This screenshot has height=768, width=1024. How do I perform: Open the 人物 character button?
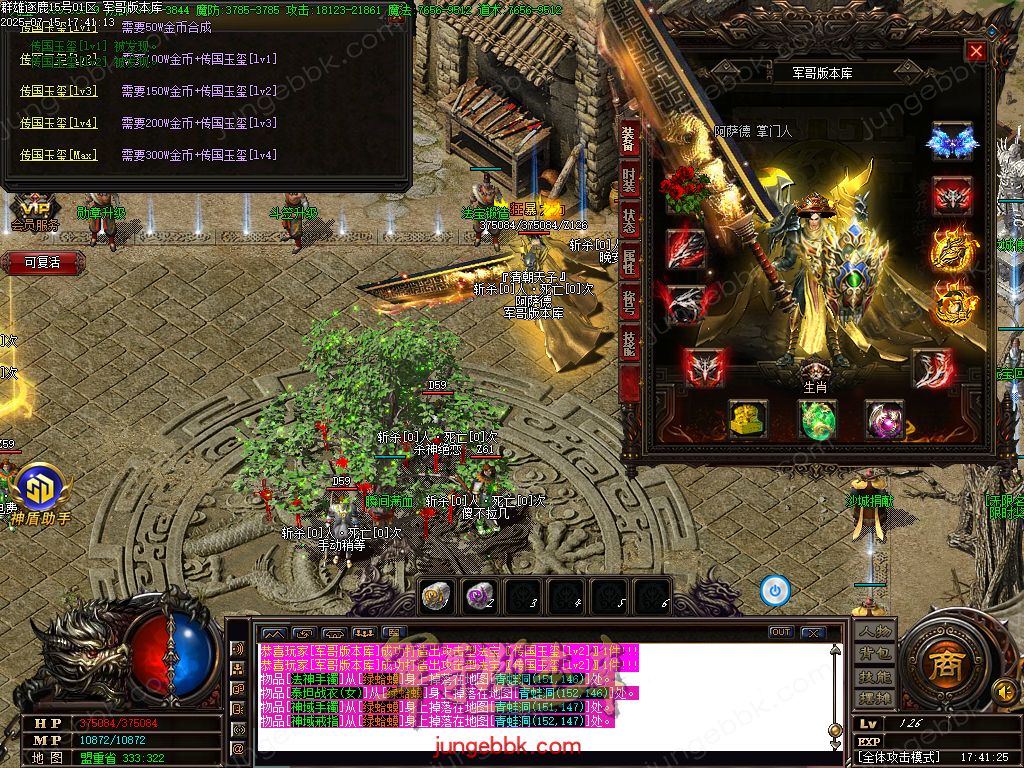(x=874, y=632)
